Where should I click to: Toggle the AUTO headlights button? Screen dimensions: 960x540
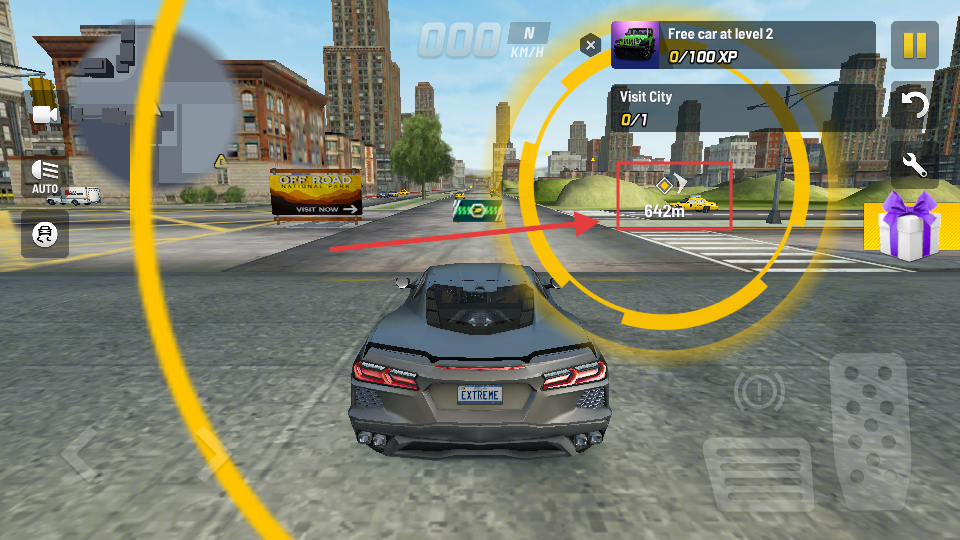click(45, 176)
